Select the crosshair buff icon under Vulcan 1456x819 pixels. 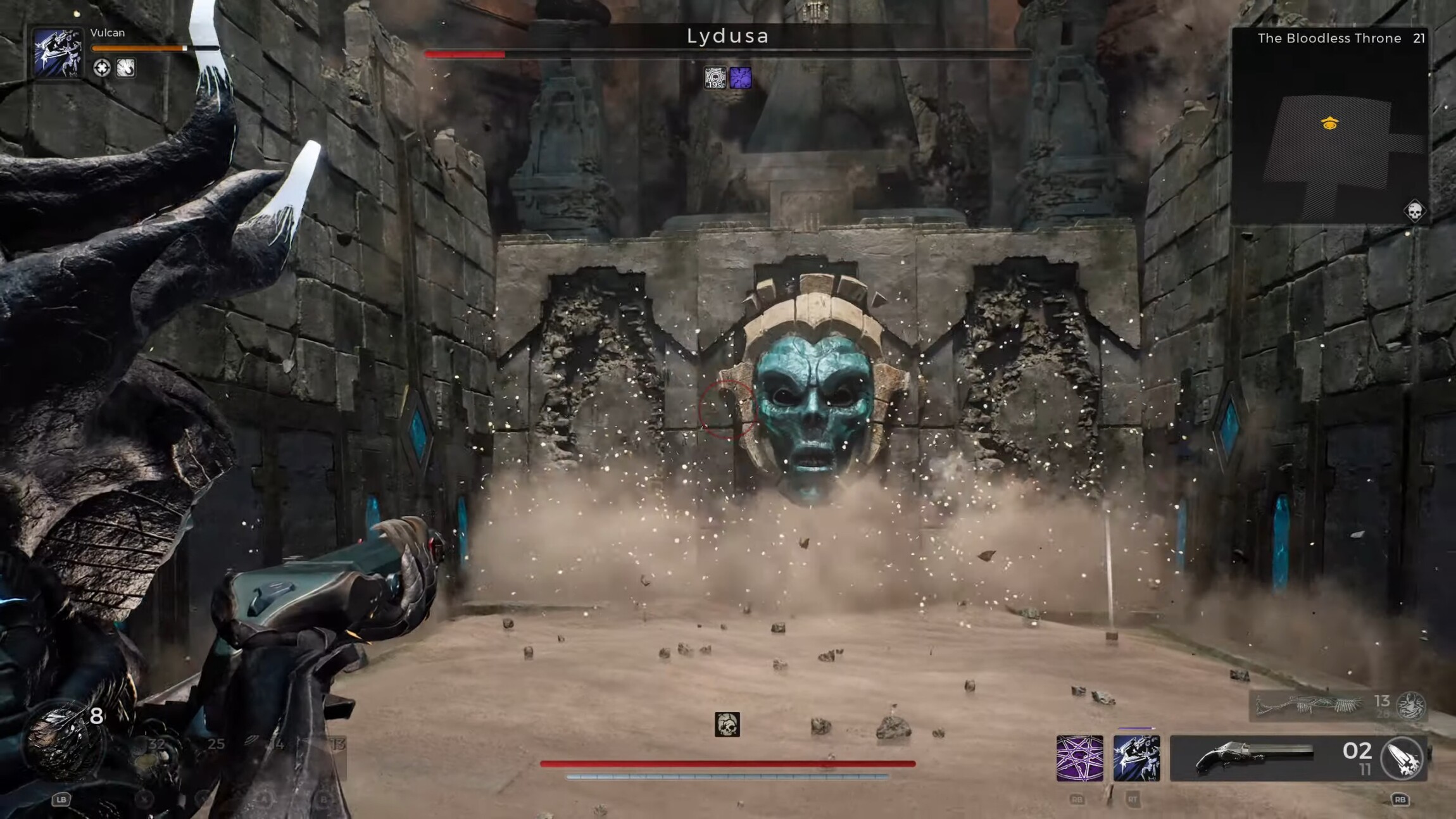coord(101,68)
